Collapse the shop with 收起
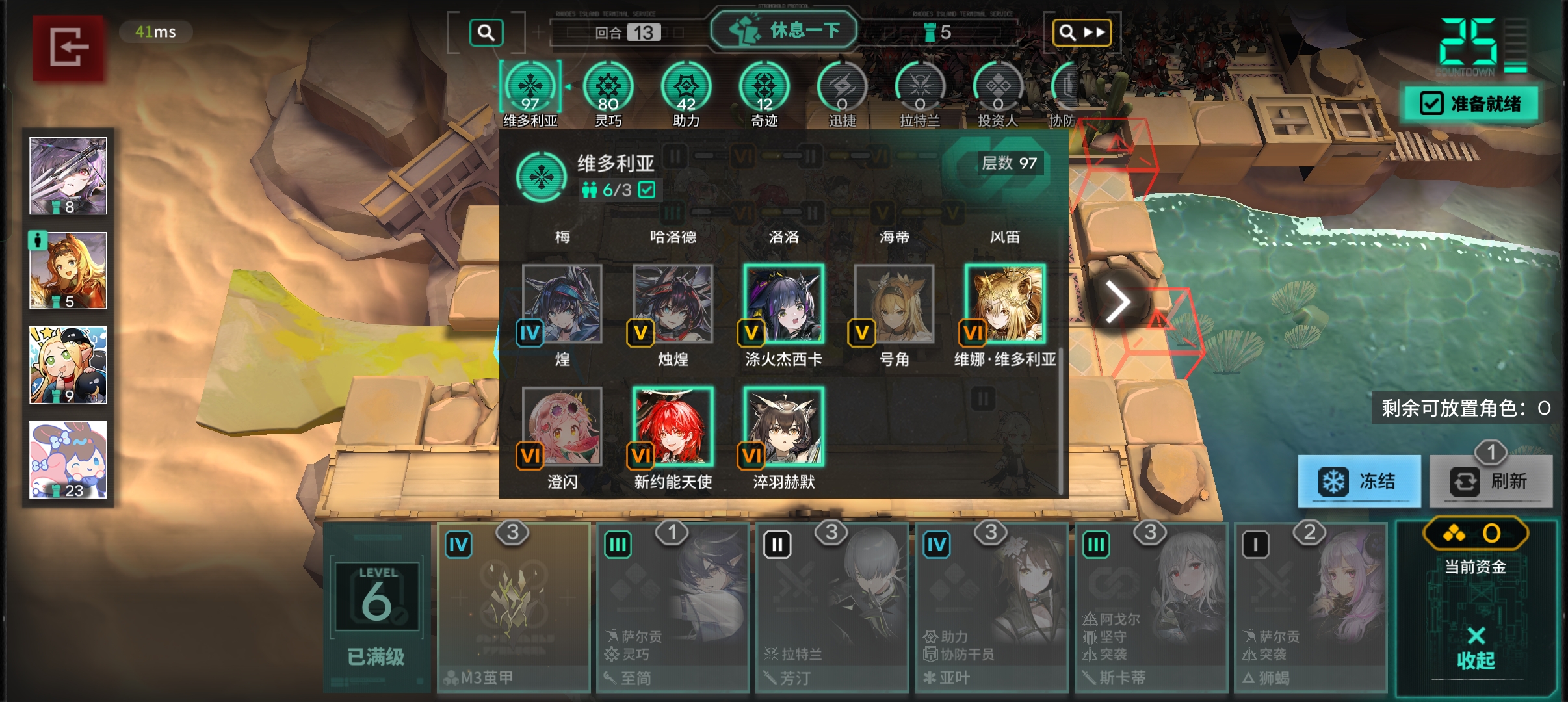1568x702 pixels. pos(1476,649)
